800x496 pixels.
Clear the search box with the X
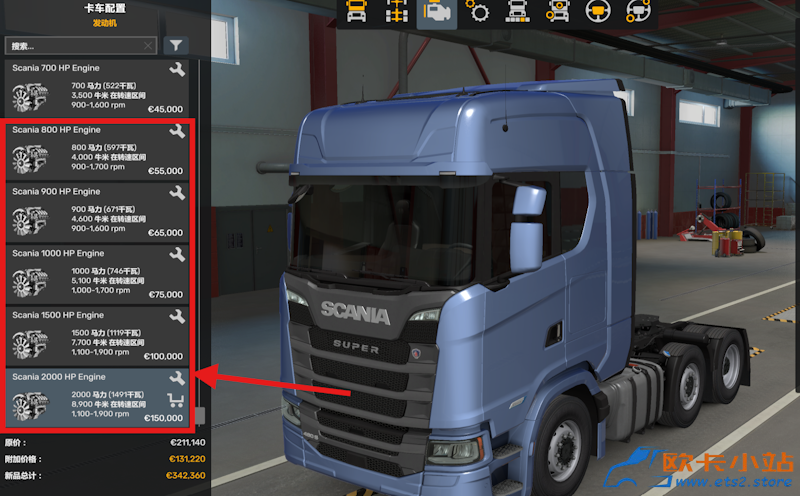click(x=149, y=46)
